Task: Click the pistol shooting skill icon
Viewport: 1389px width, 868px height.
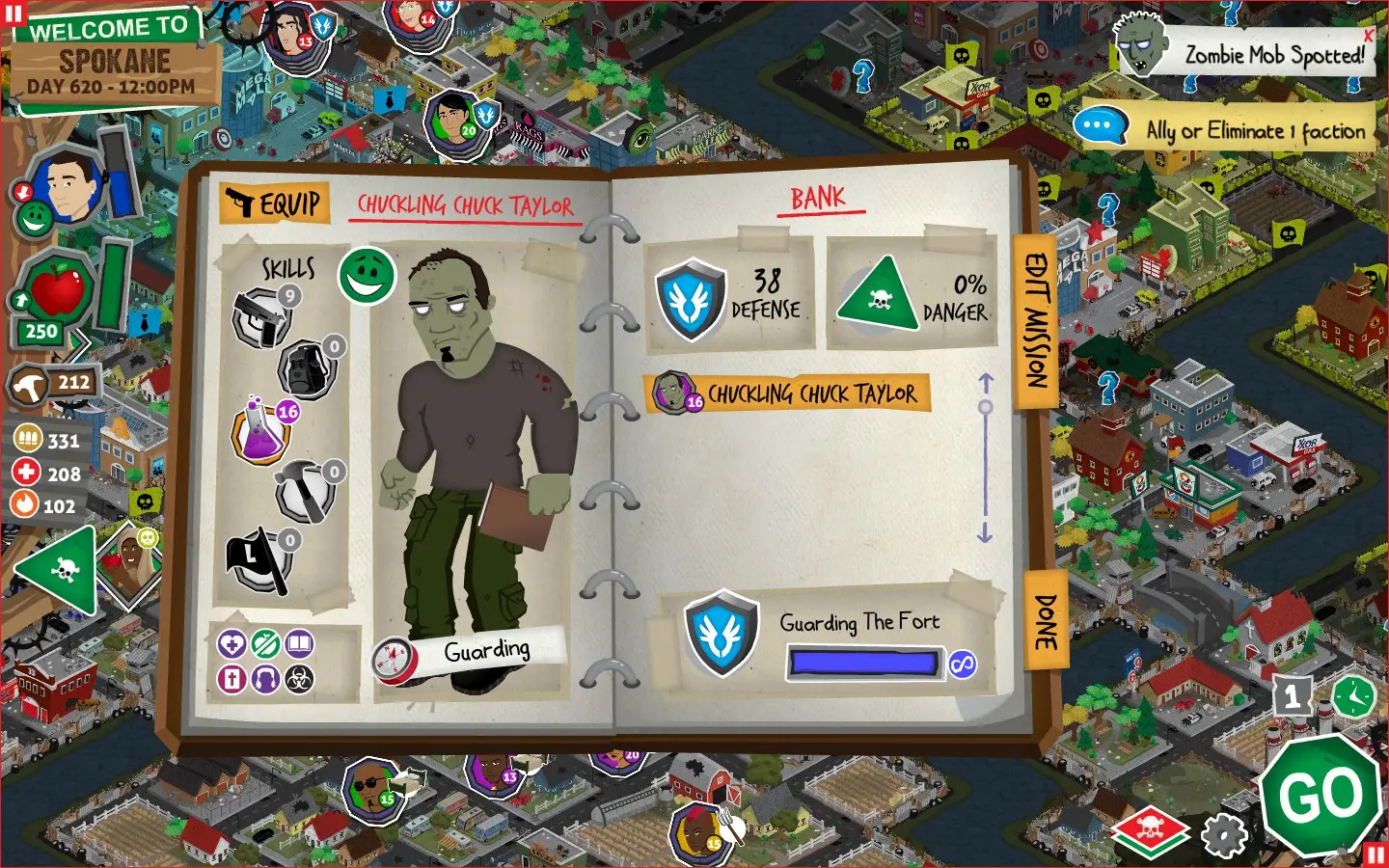Action: pyautogui.click(x=260, y=317)
